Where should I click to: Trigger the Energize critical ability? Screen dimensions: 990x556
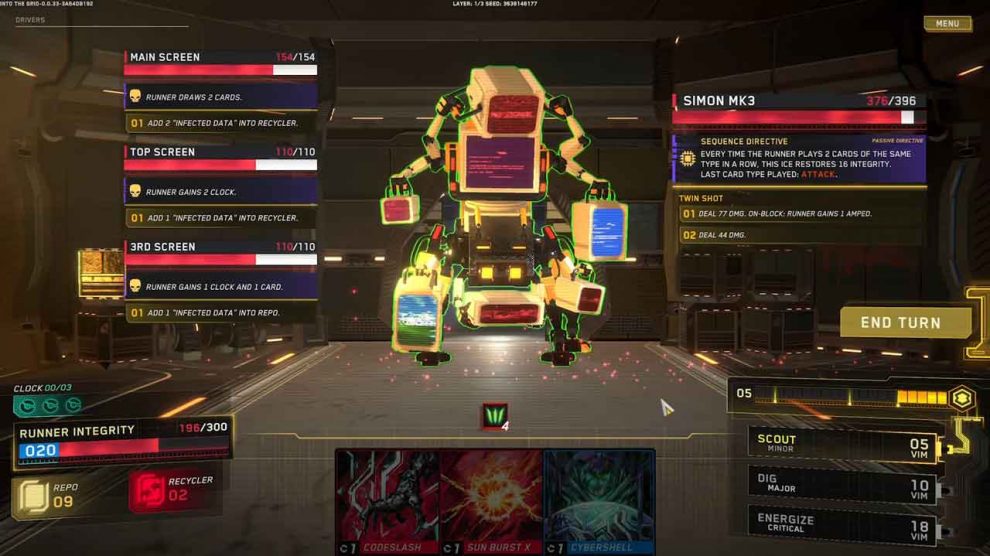pos(843,526)
